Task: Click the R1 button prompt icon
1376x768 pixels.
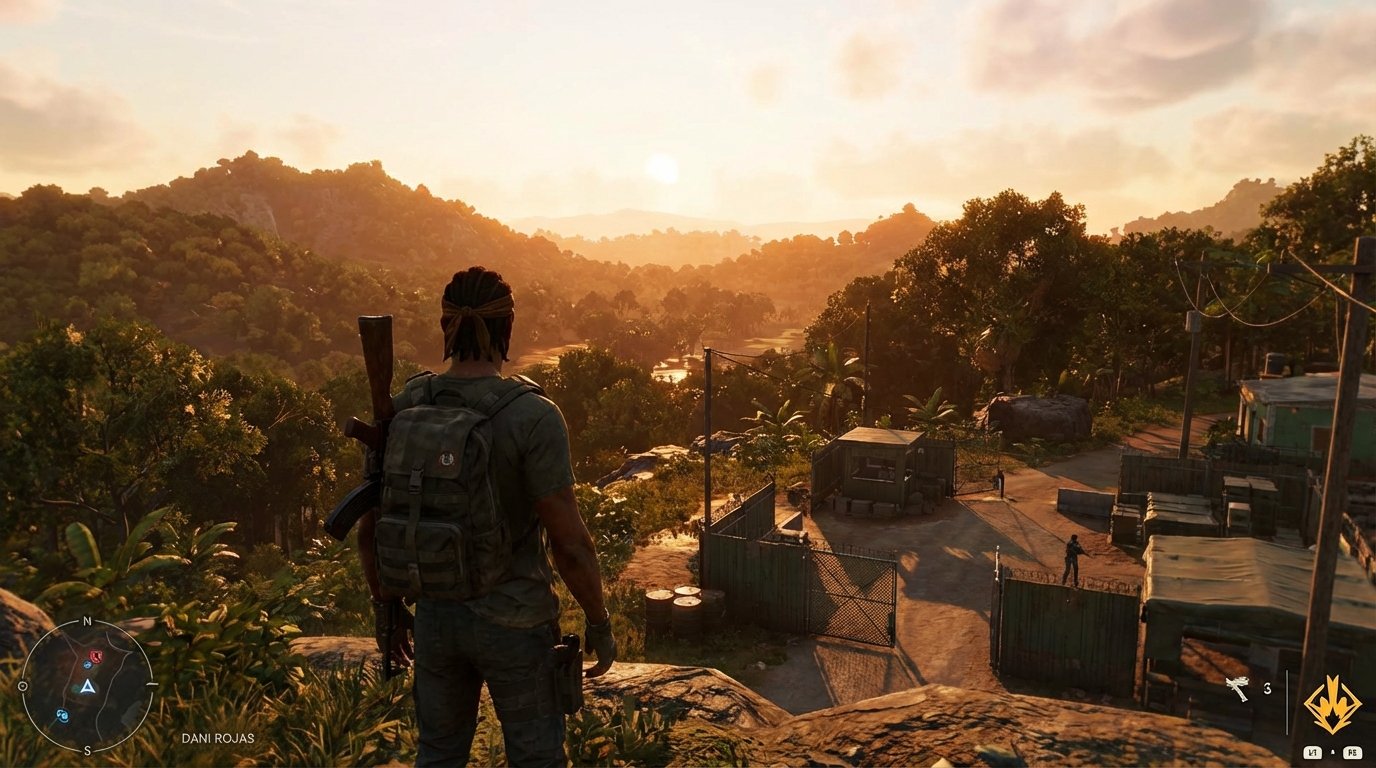Action: (1352, 752)
